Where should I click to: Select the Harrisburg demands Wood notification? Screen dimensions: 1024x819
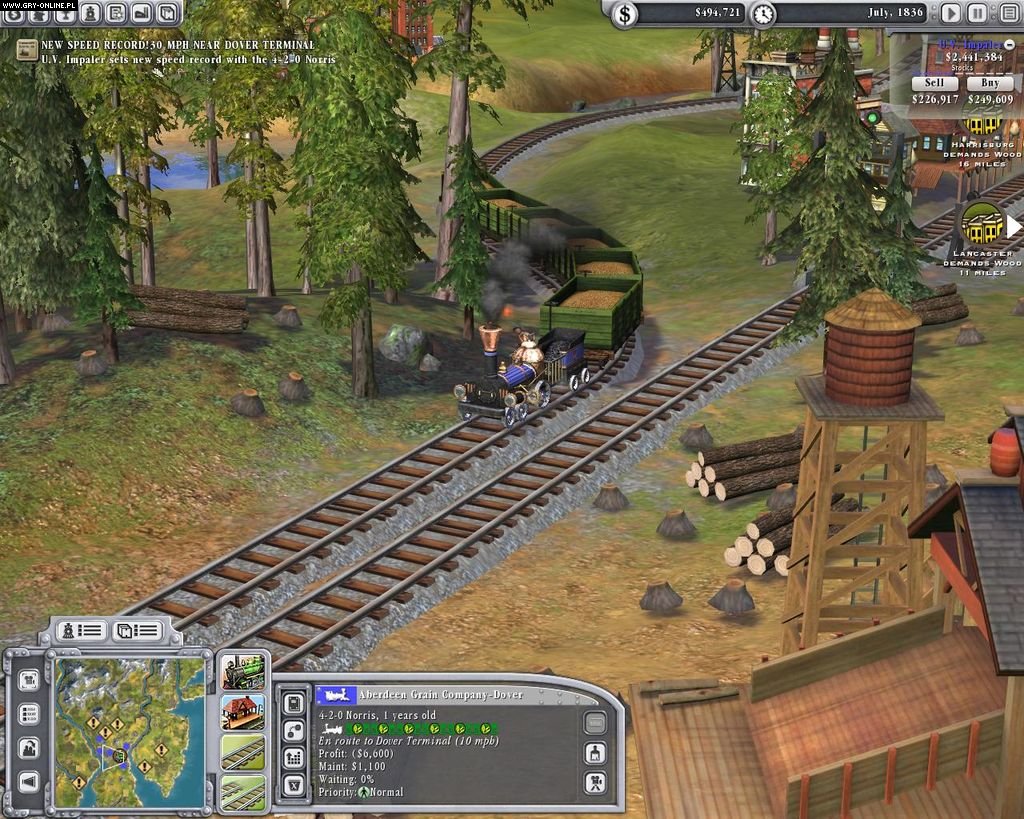982,124
